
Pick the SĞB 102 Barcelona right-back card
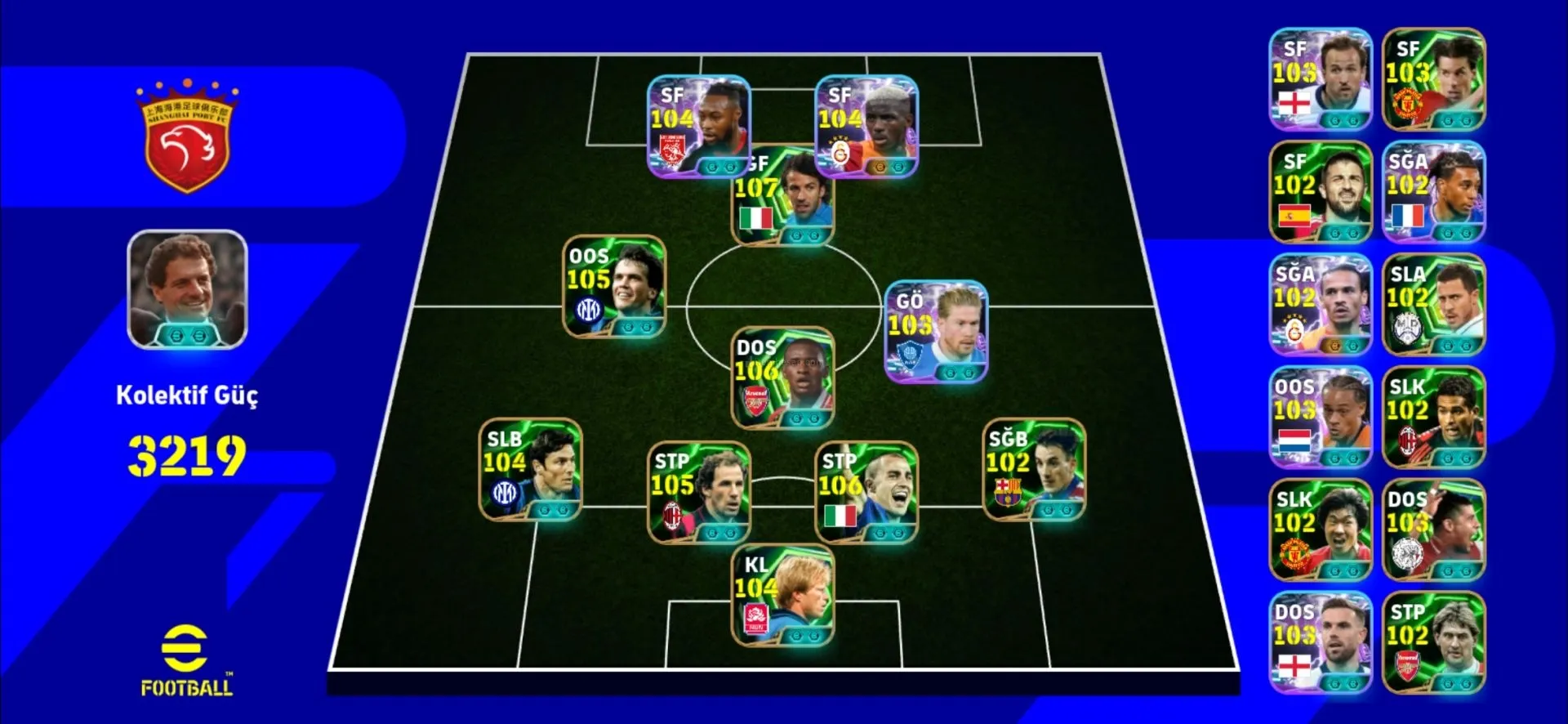coord(1034,470)
